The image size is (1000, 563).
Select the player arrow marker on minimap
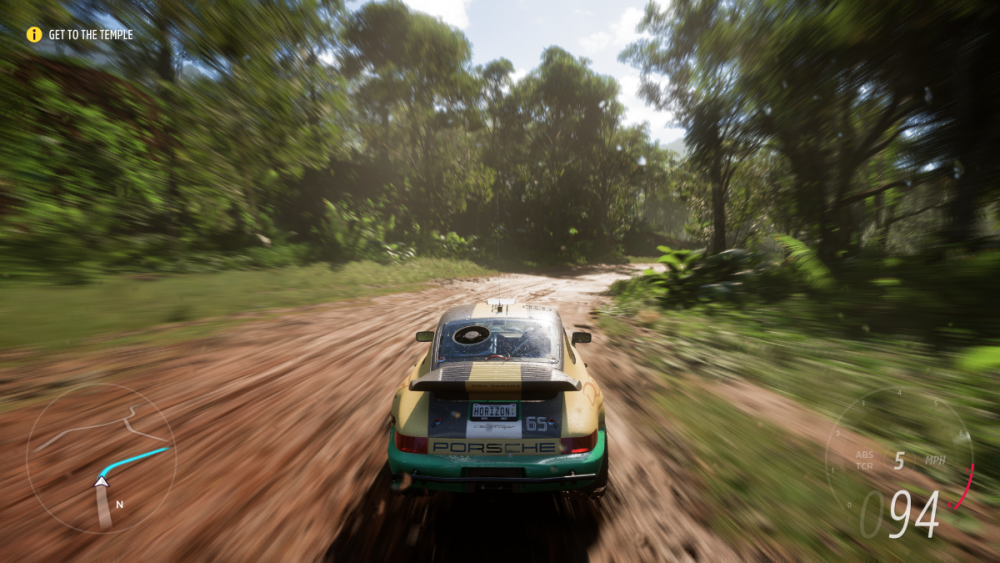[x=101, y=481]
